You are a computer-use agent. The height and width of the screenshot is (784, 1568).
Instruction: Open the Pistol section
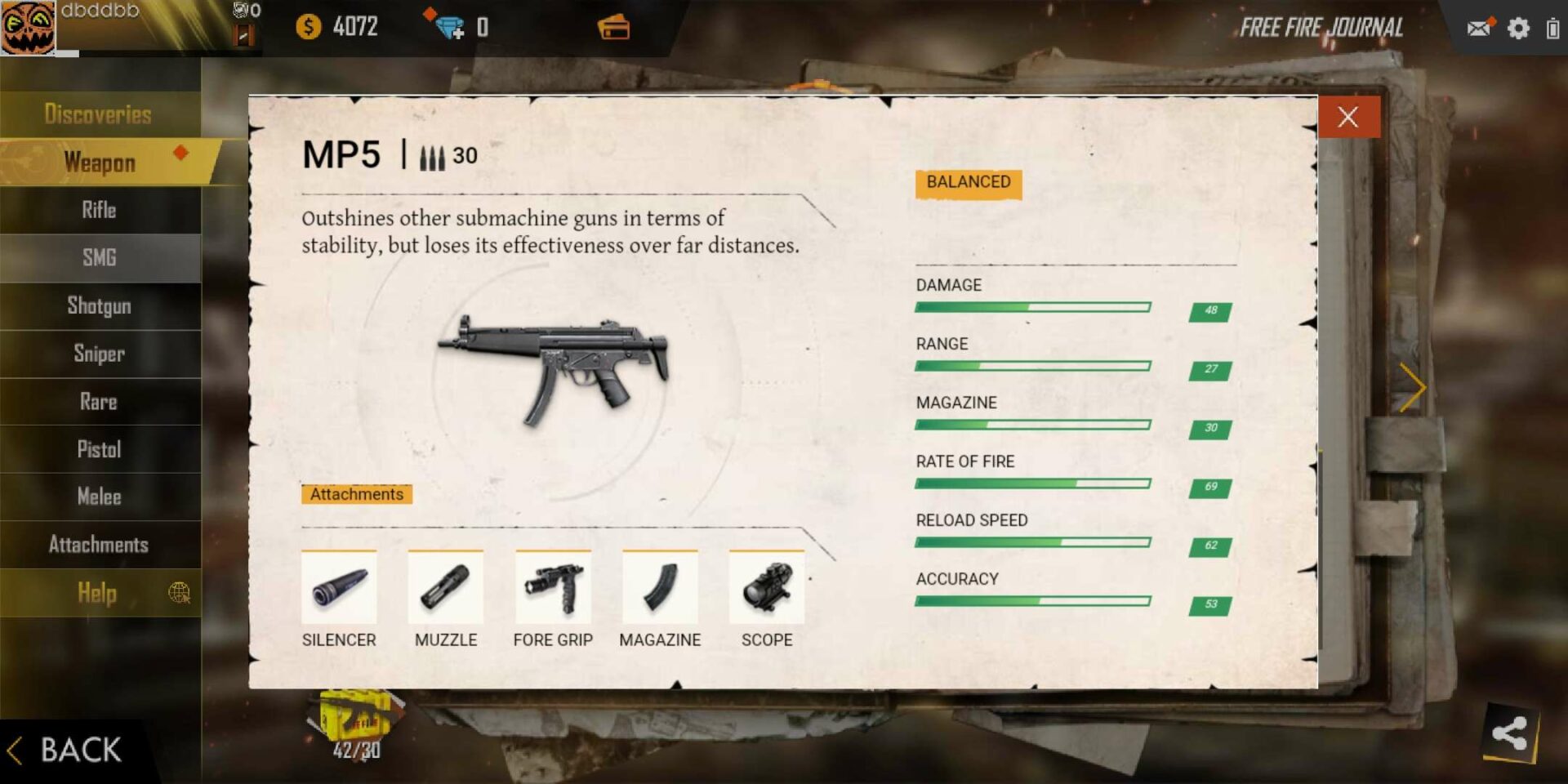point(98,449)
